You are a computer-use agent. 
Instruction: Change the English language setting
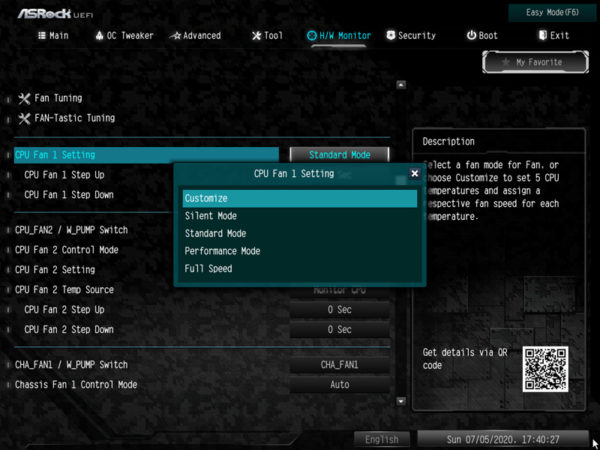coord(381,439)
